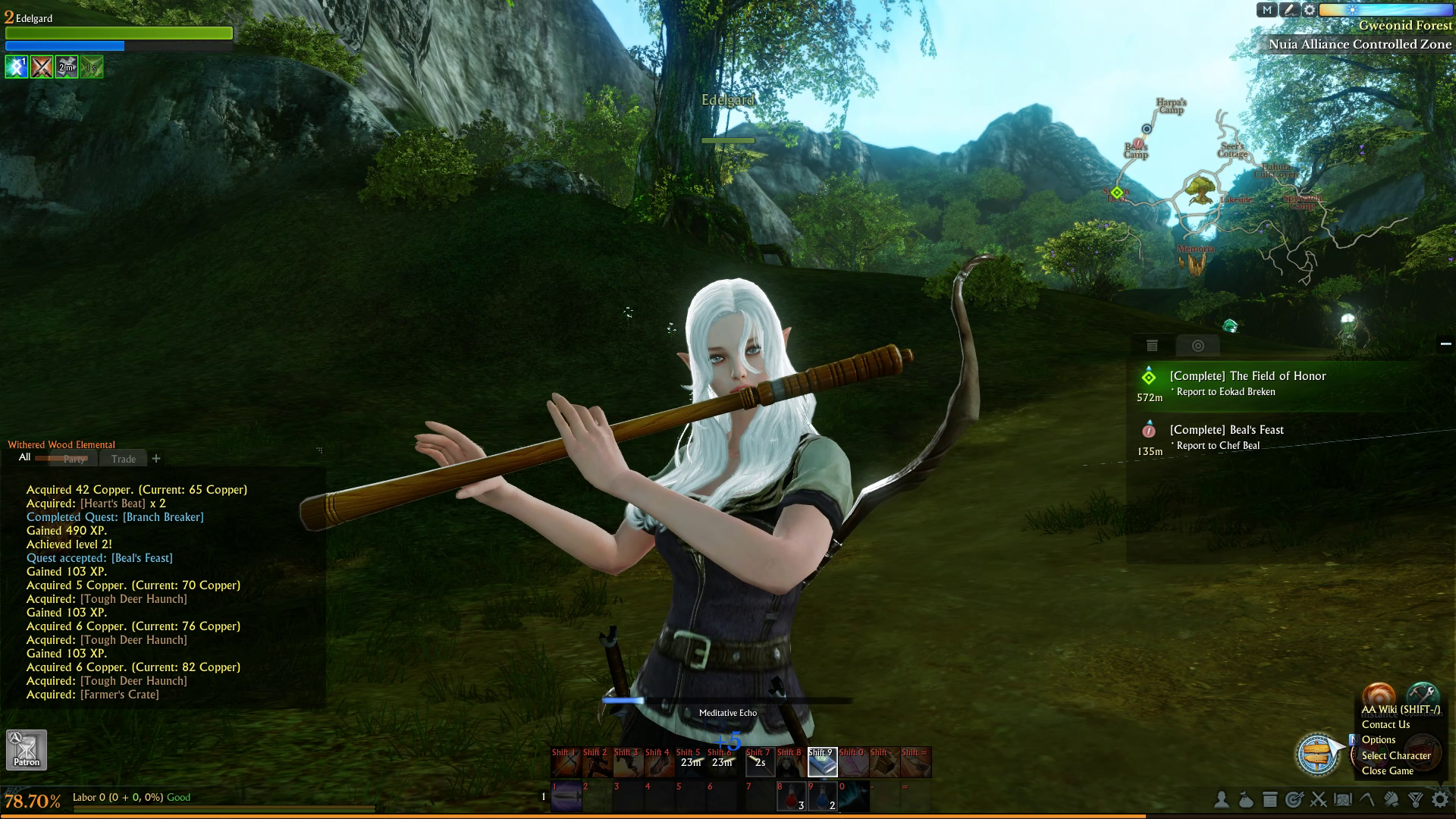1456x819 pixels.
Task: Switch to the Trade chat tab
Action: (123, 459)
